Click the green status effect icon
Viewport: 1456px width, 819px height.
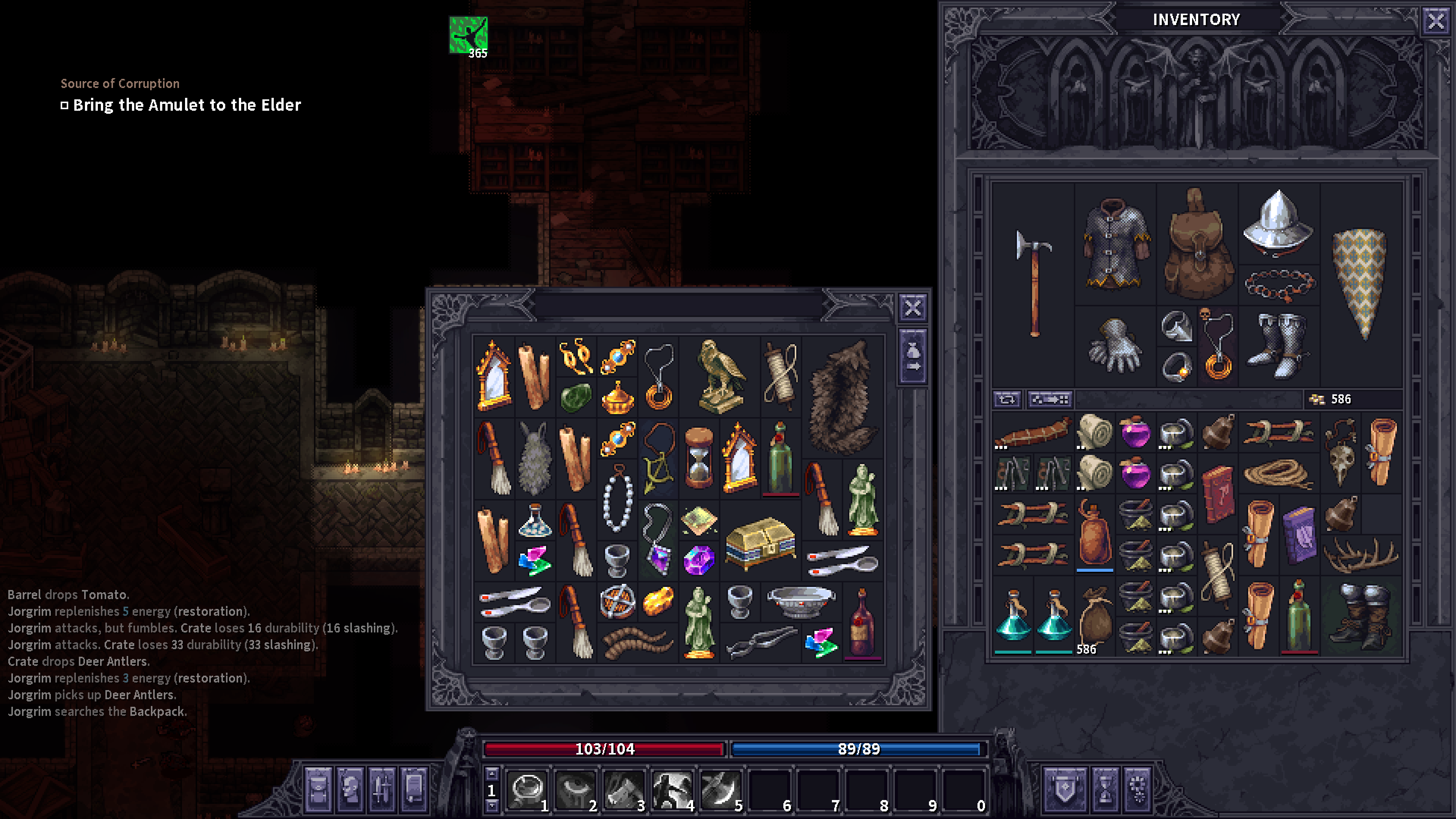[x=468, y=35]
